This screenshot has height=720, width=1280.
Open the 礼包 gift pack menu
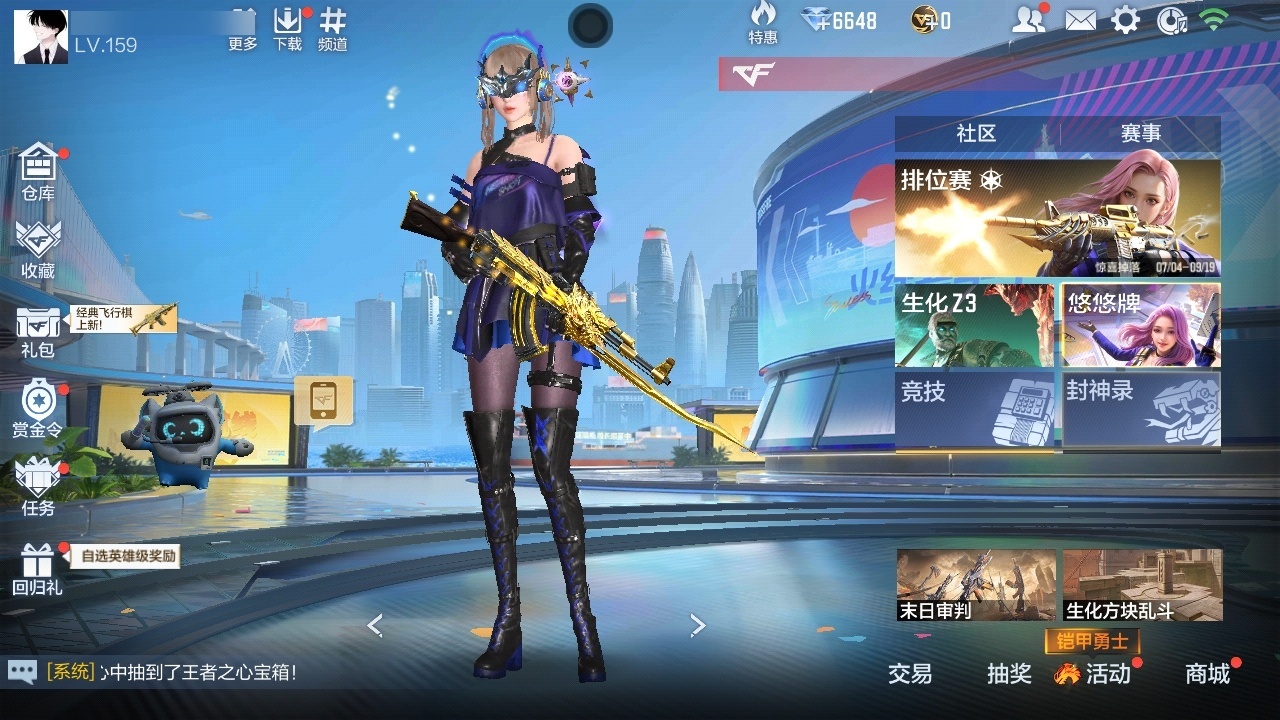pos(38,330)
